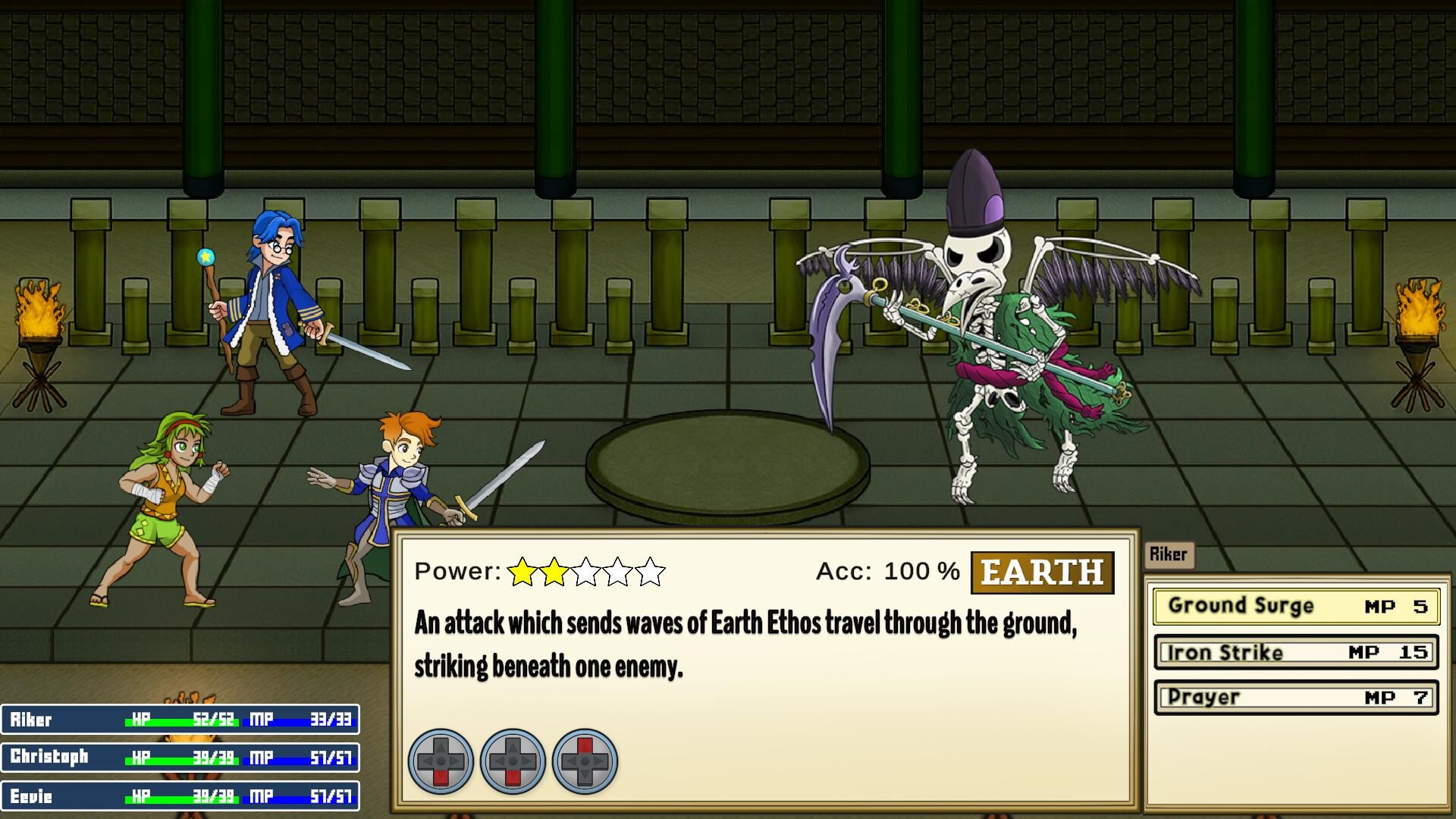
Task: Toggle selection of Prayer skill
Action: pyautogui.click(x=1295, y=698)
